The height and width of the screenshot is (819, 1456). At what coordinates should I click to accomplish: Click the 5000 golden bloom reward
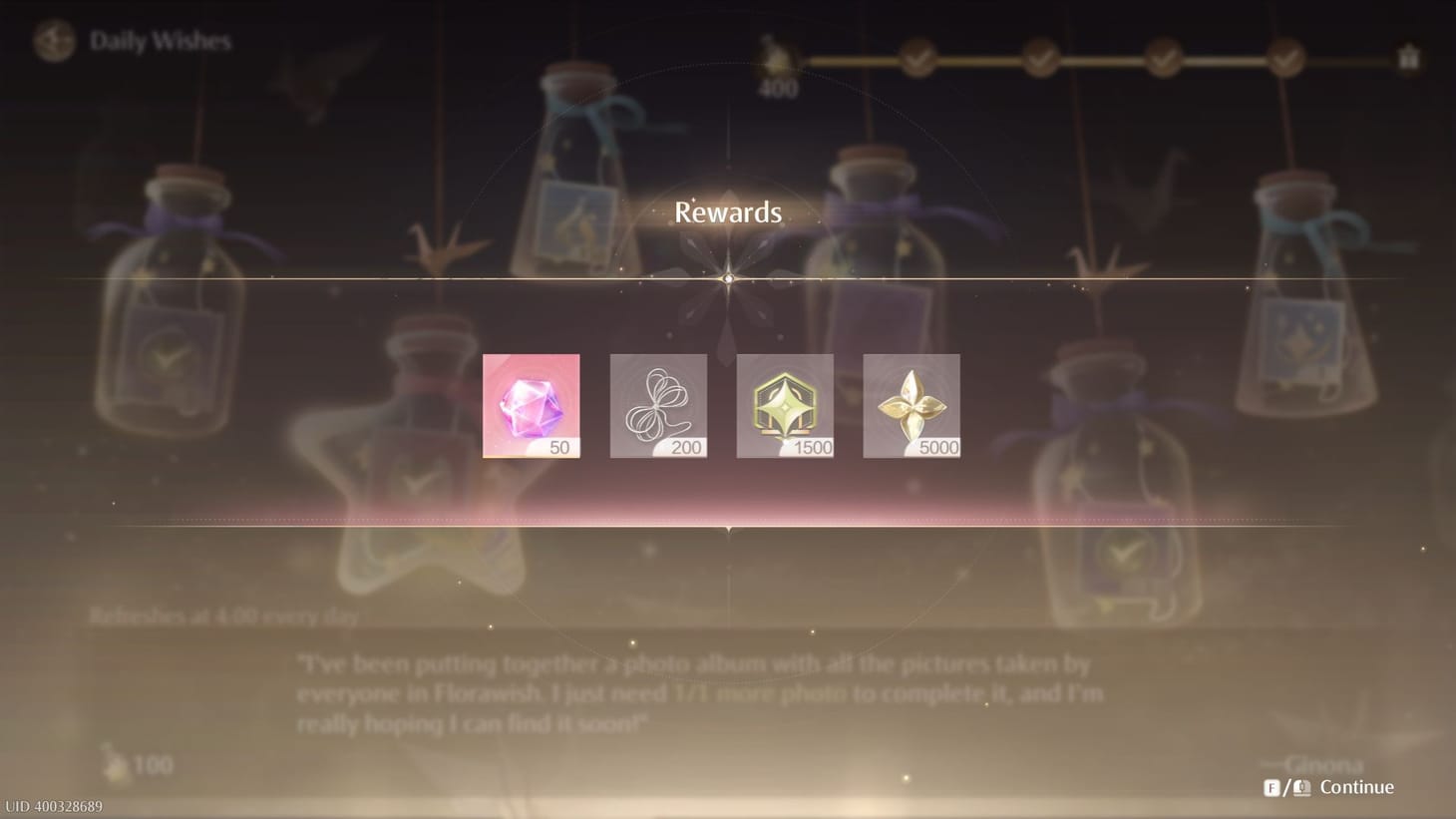click(911, 404)
